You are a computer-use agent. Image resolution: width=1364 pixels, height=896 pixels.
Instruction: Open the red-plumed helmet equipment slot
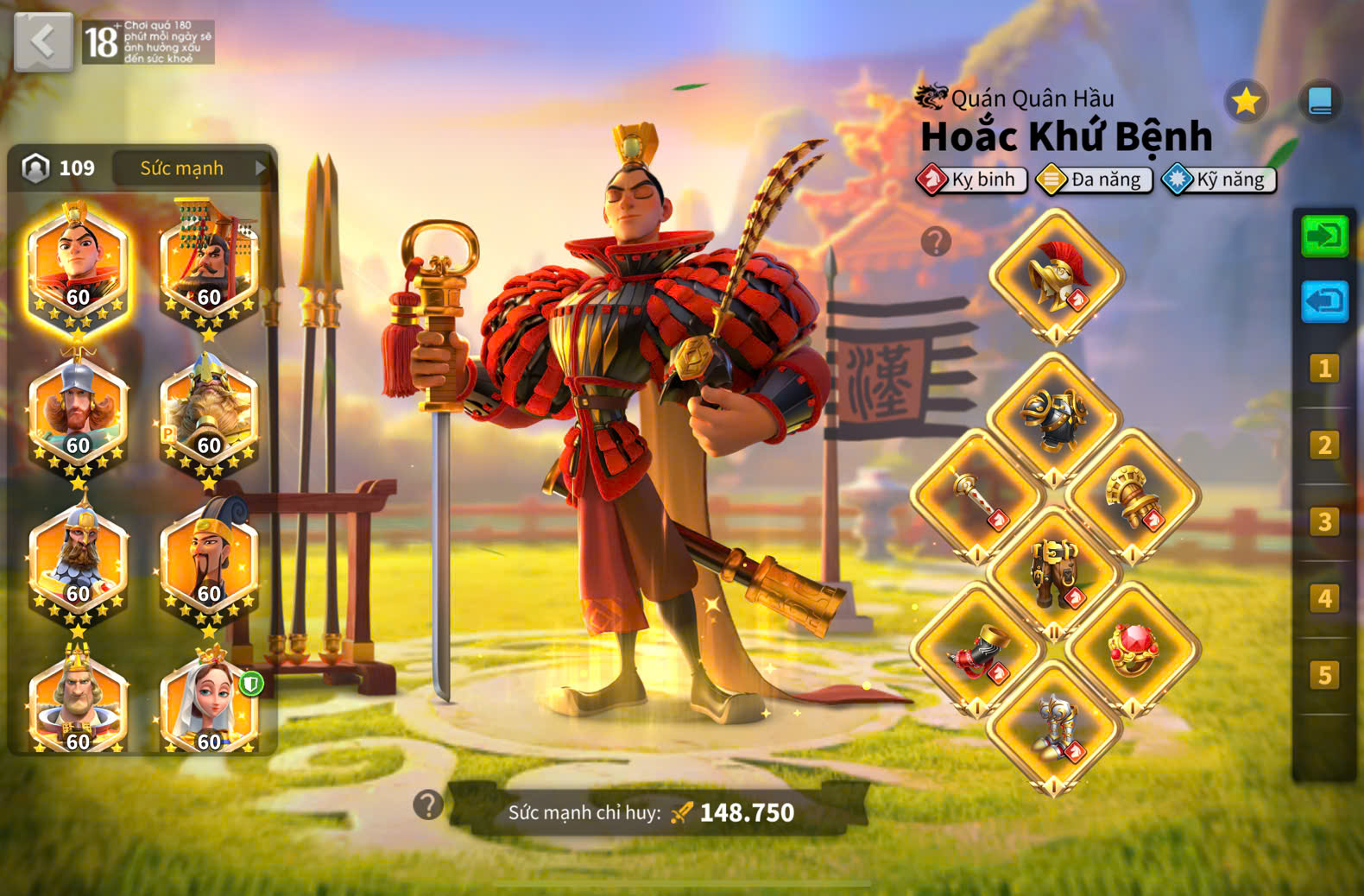tap(1056, 276)
